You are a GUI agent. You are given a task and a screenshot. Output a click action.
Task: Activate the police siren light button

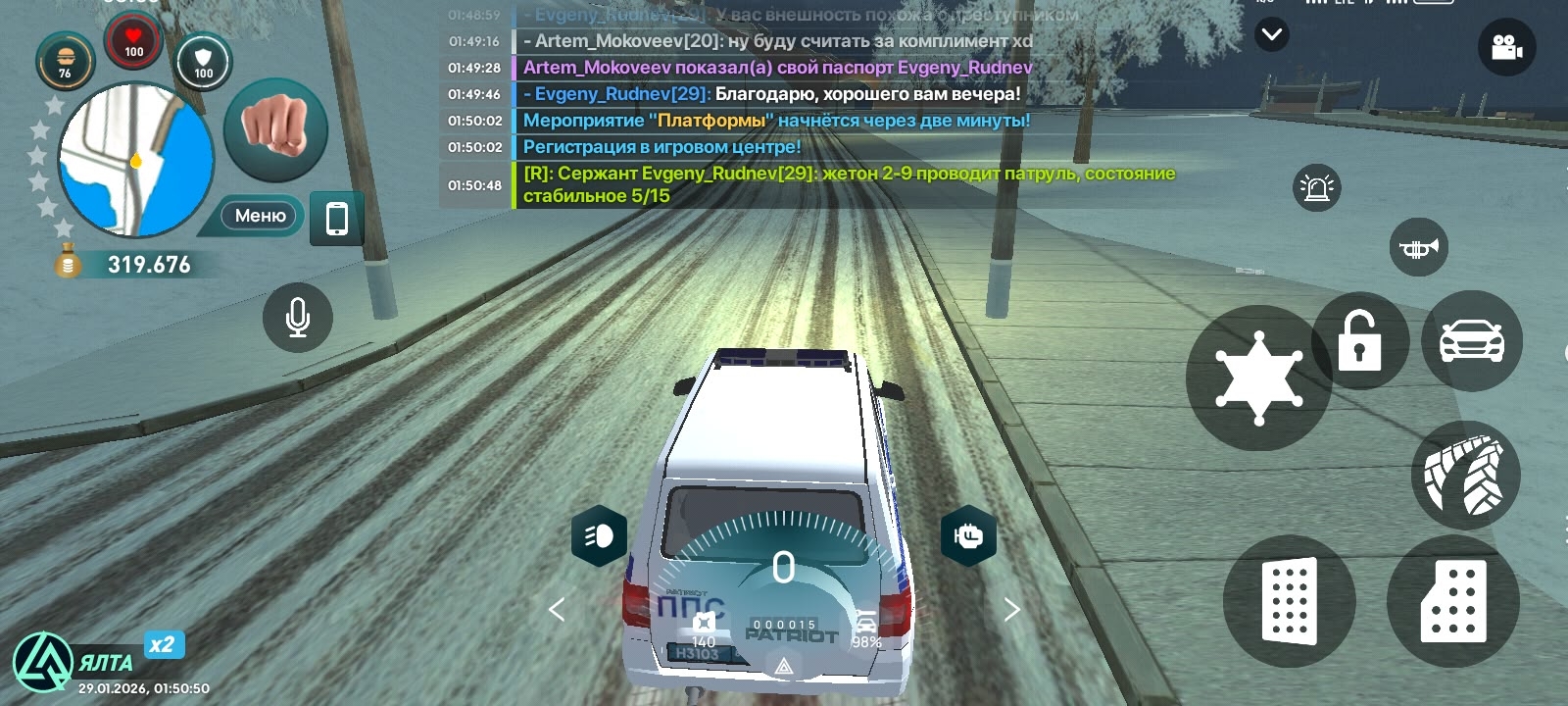pos(1316,187)
